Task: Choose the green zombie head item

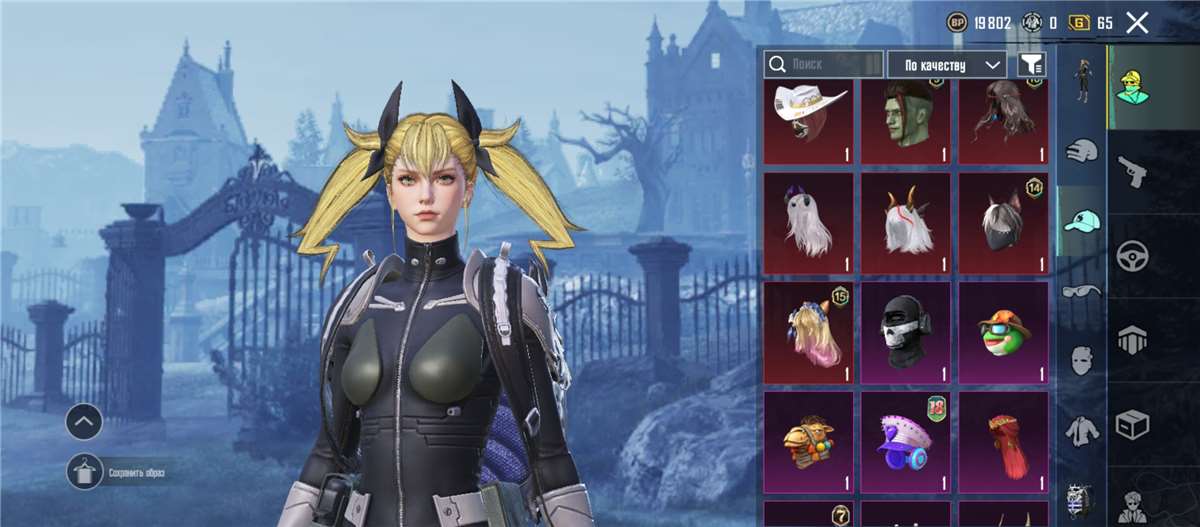Action: (905, 121)
